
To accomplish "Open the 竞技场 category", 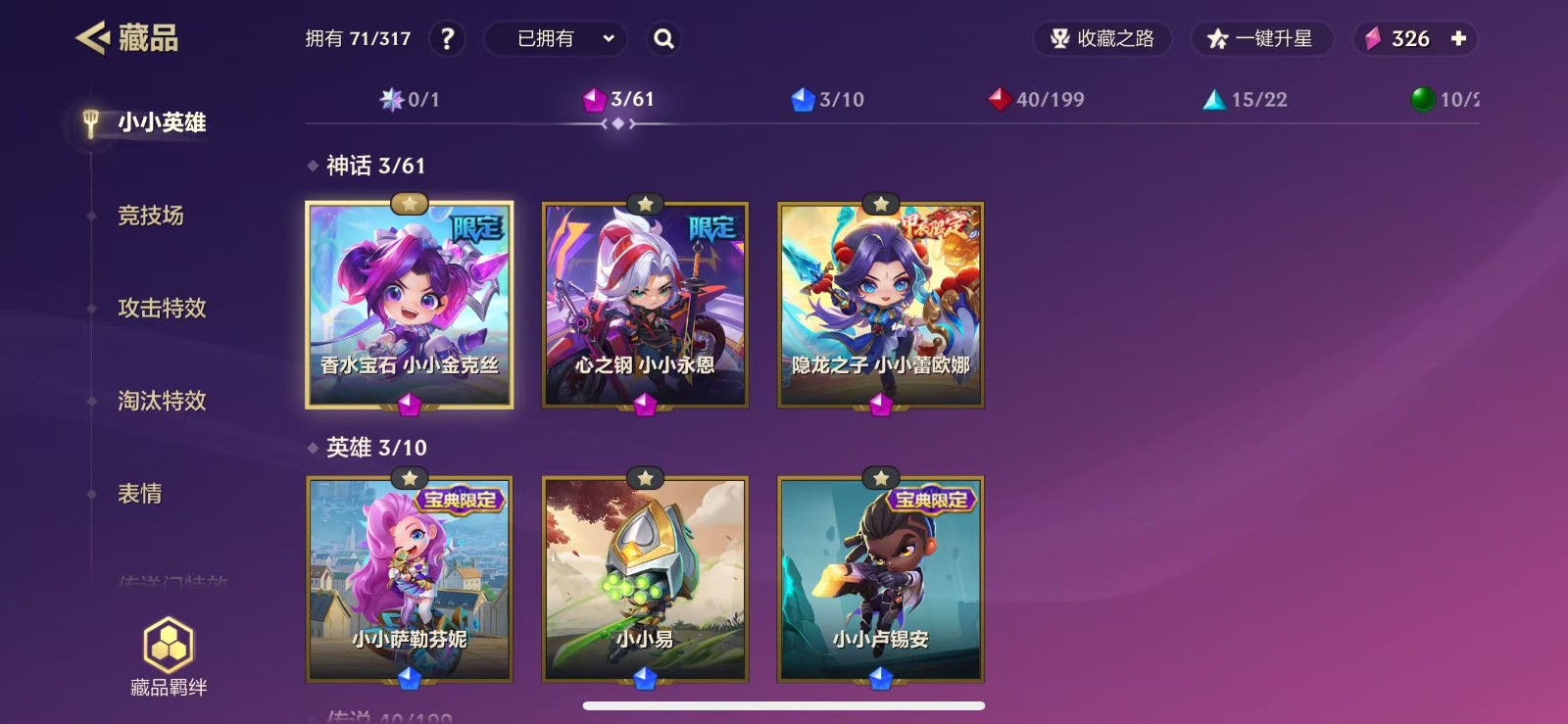I will (151, 216).
